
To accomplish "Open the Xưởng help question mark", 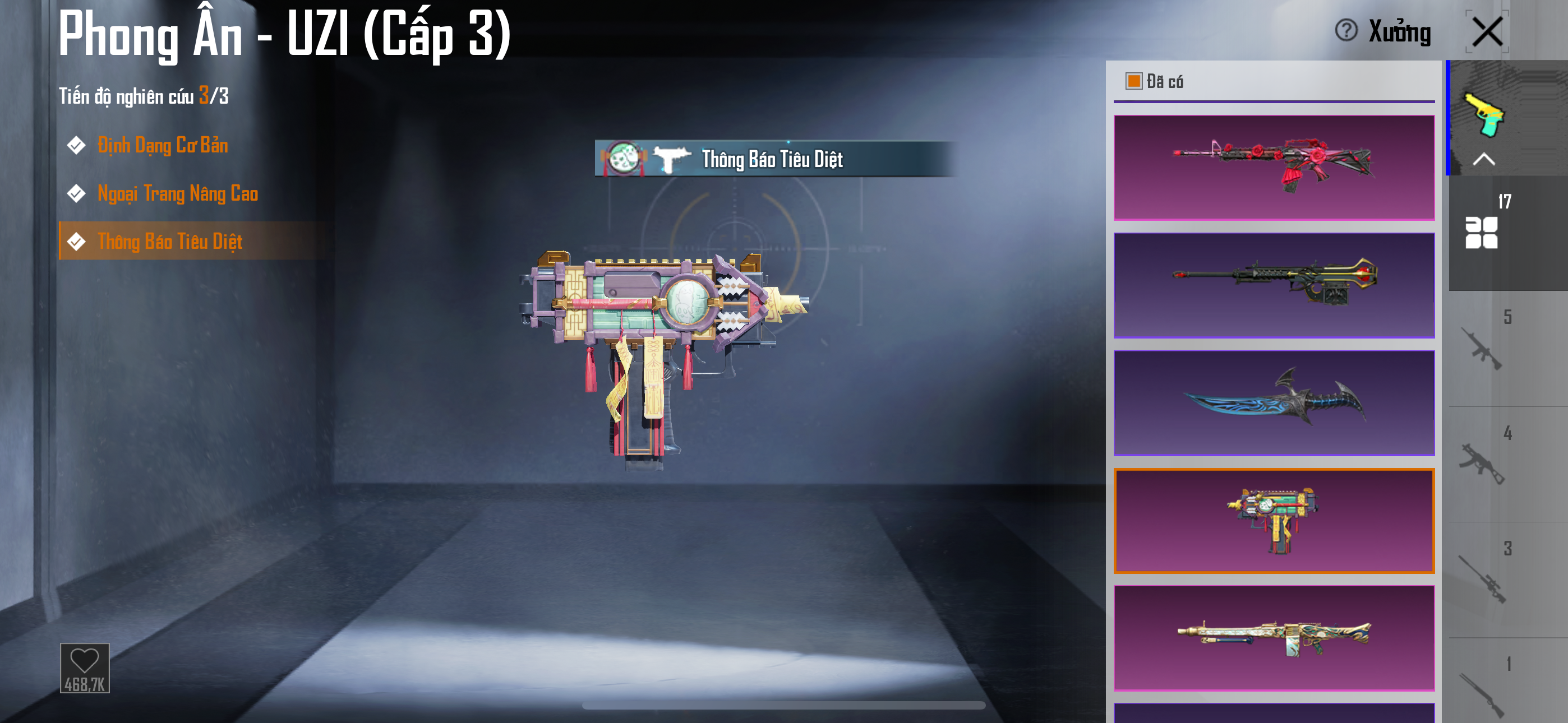I will (1346, 30).
